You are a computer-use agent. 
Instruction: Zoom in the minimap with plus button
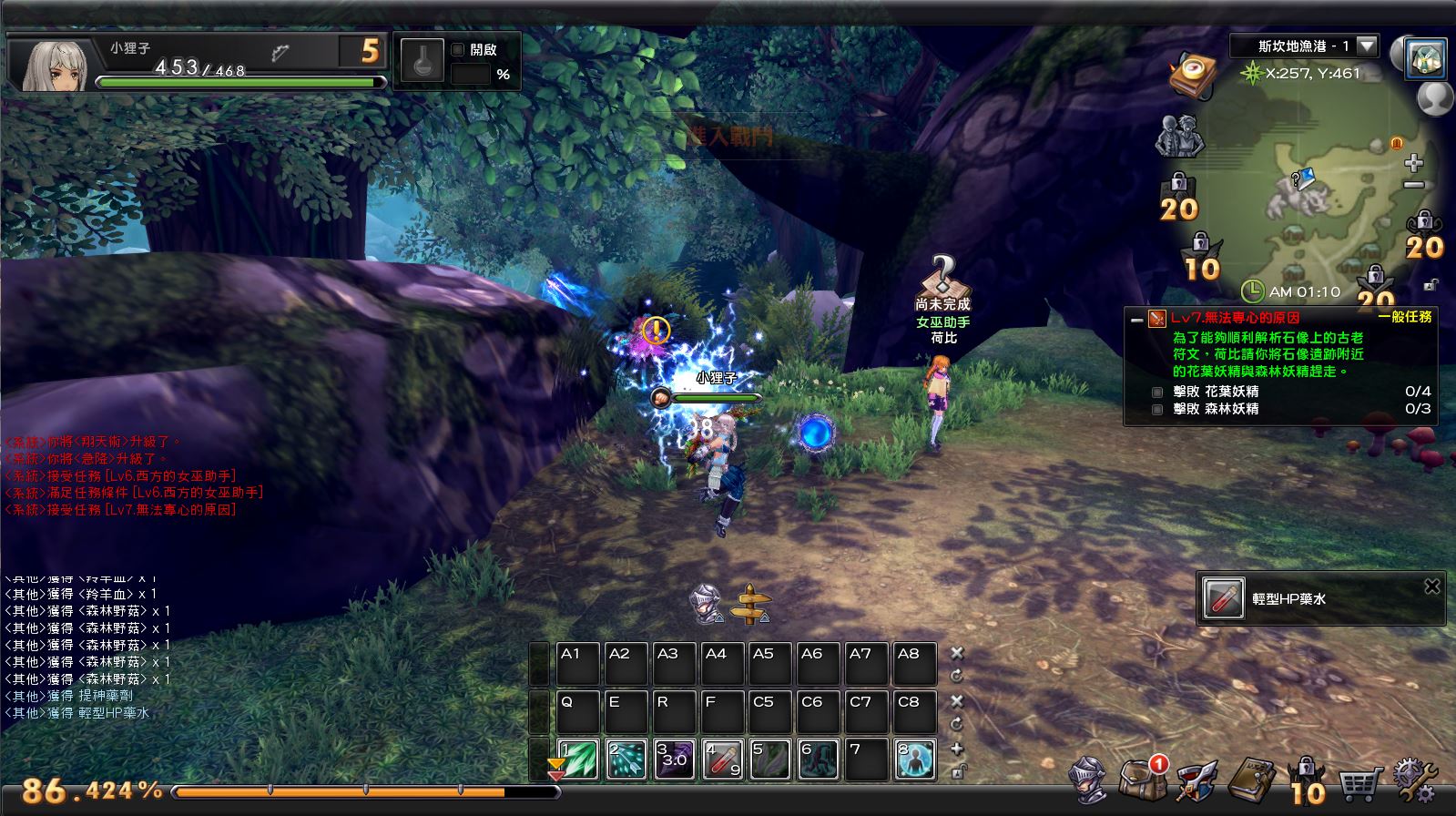pos(1413,163)
